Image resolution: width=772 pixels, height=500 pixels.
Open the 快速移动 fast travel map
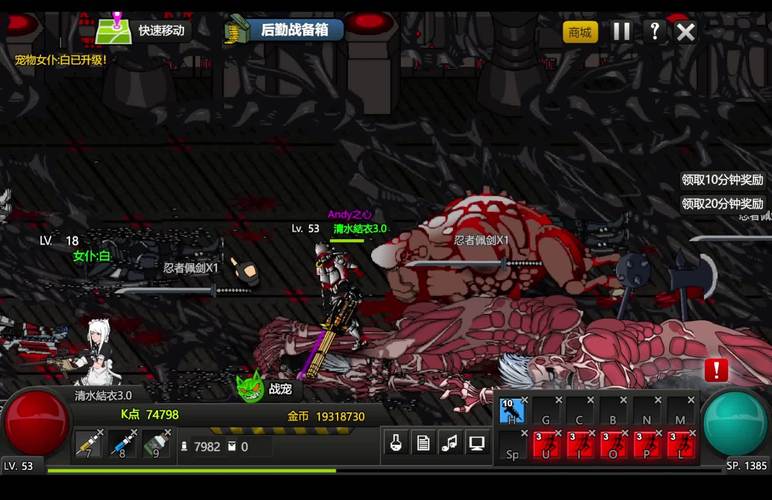tap(143, 30)
